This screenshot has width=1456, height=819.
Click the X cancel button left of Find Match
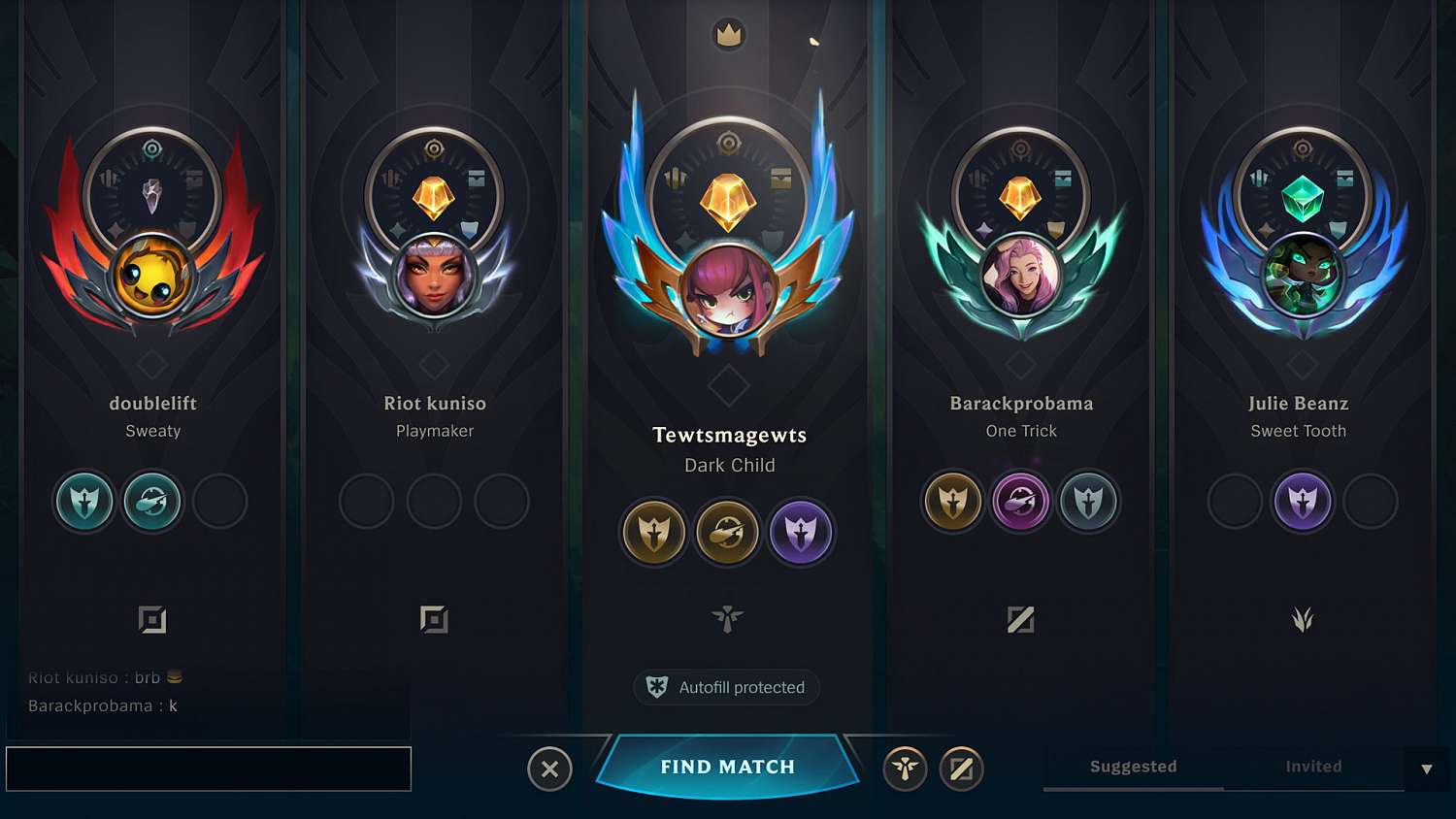[x=550, y=769]
